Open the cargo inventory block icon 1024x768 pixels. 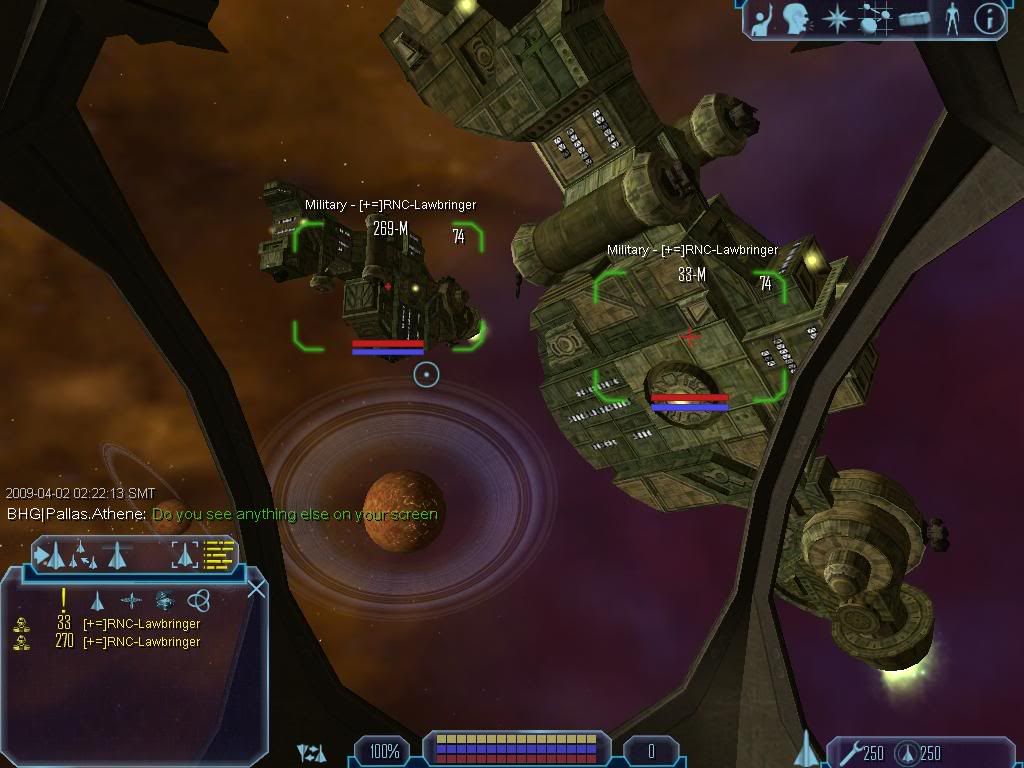click(x=914, y=18)
